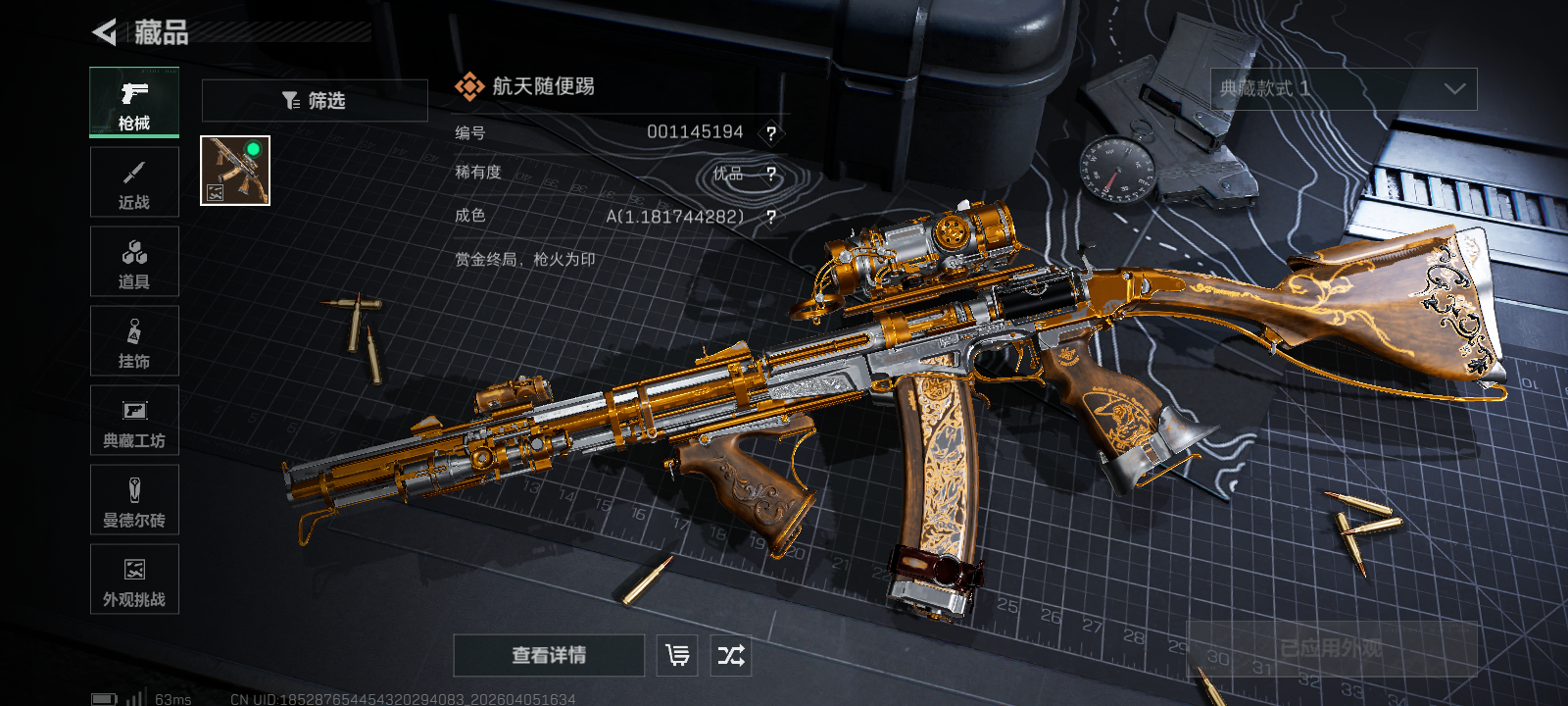Switch to the 曼德尔砖 tab
Viewport: 1568px width, 706px height.
(x=134, y=500)
